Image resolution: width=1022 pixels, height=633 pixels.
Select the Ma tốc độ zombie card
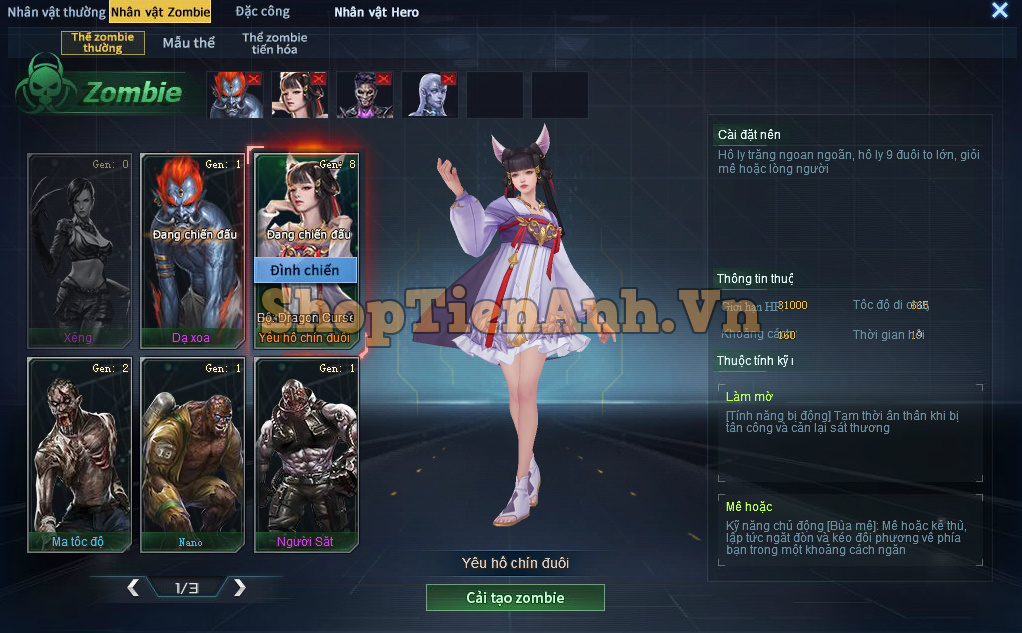click(79, 455)
